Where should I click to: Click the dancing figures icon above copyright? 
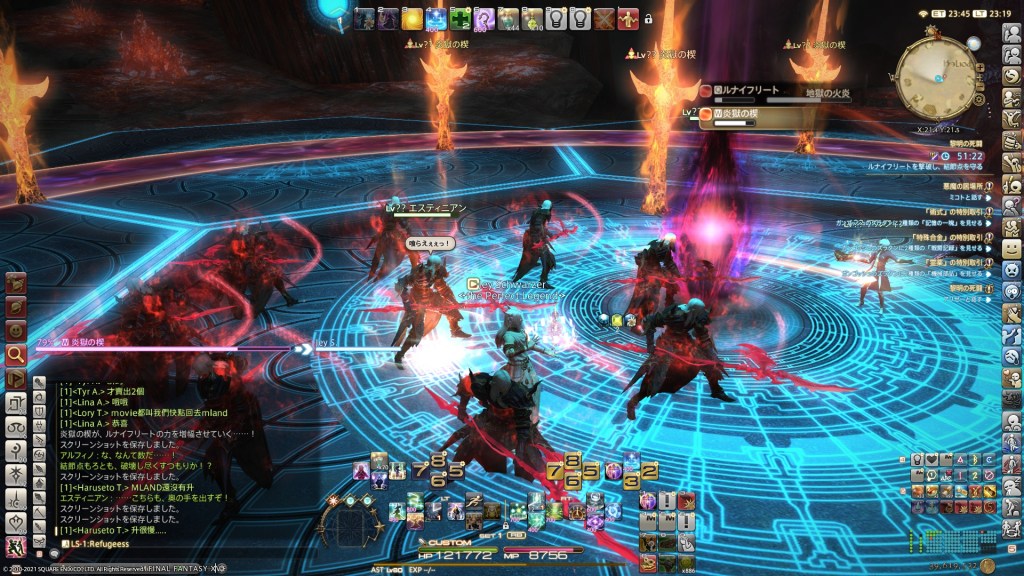coord(16,547)
